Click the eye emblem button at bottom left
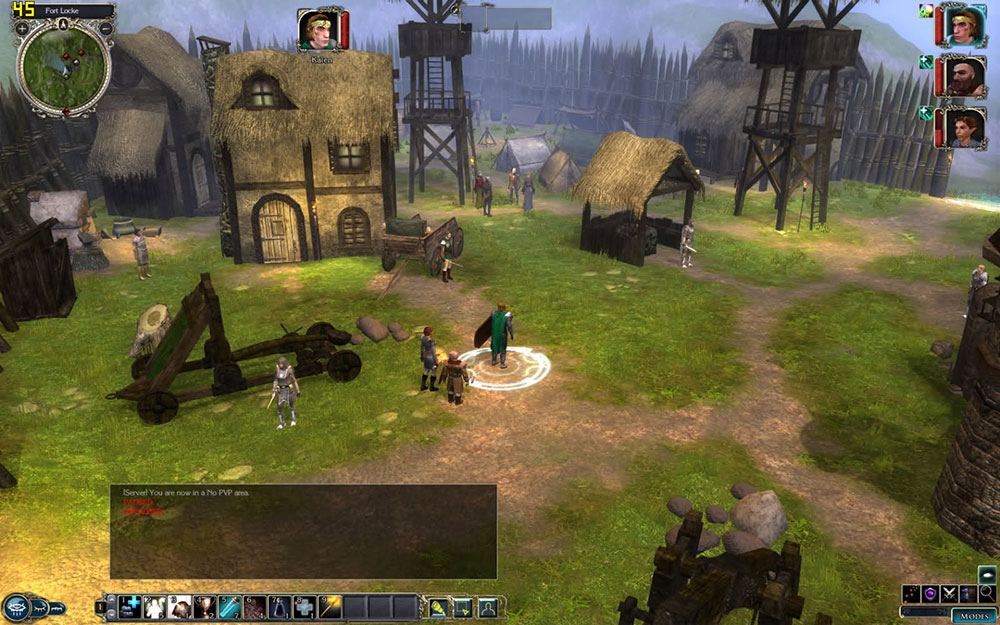 tap(16, 607)
